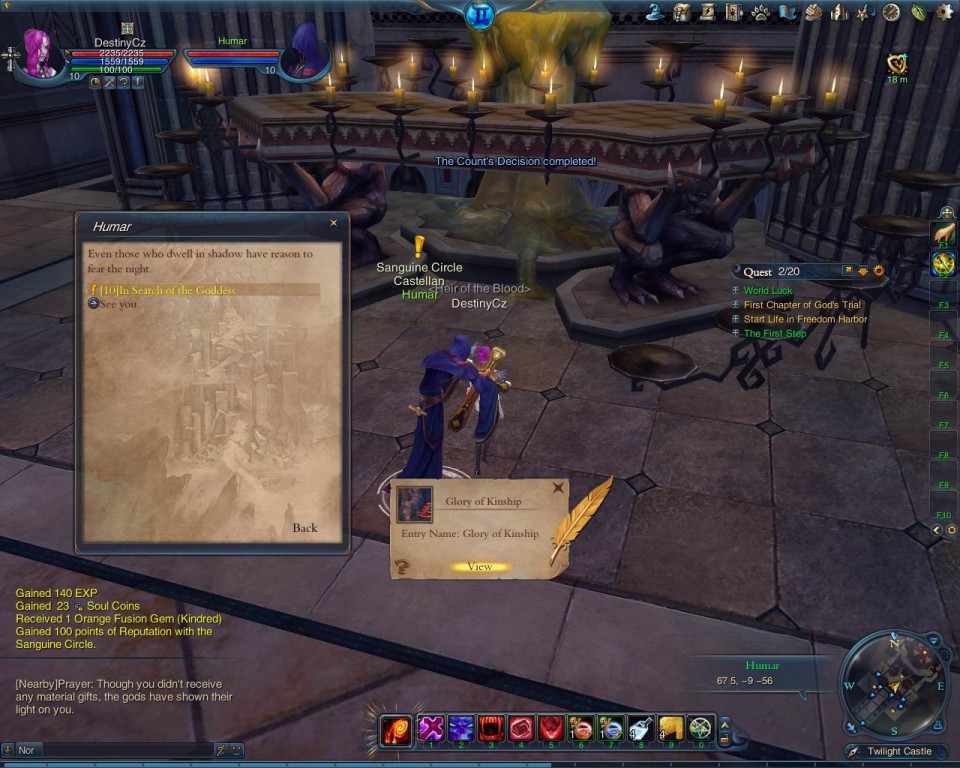Open the paw print pet menu

[760, 12]
